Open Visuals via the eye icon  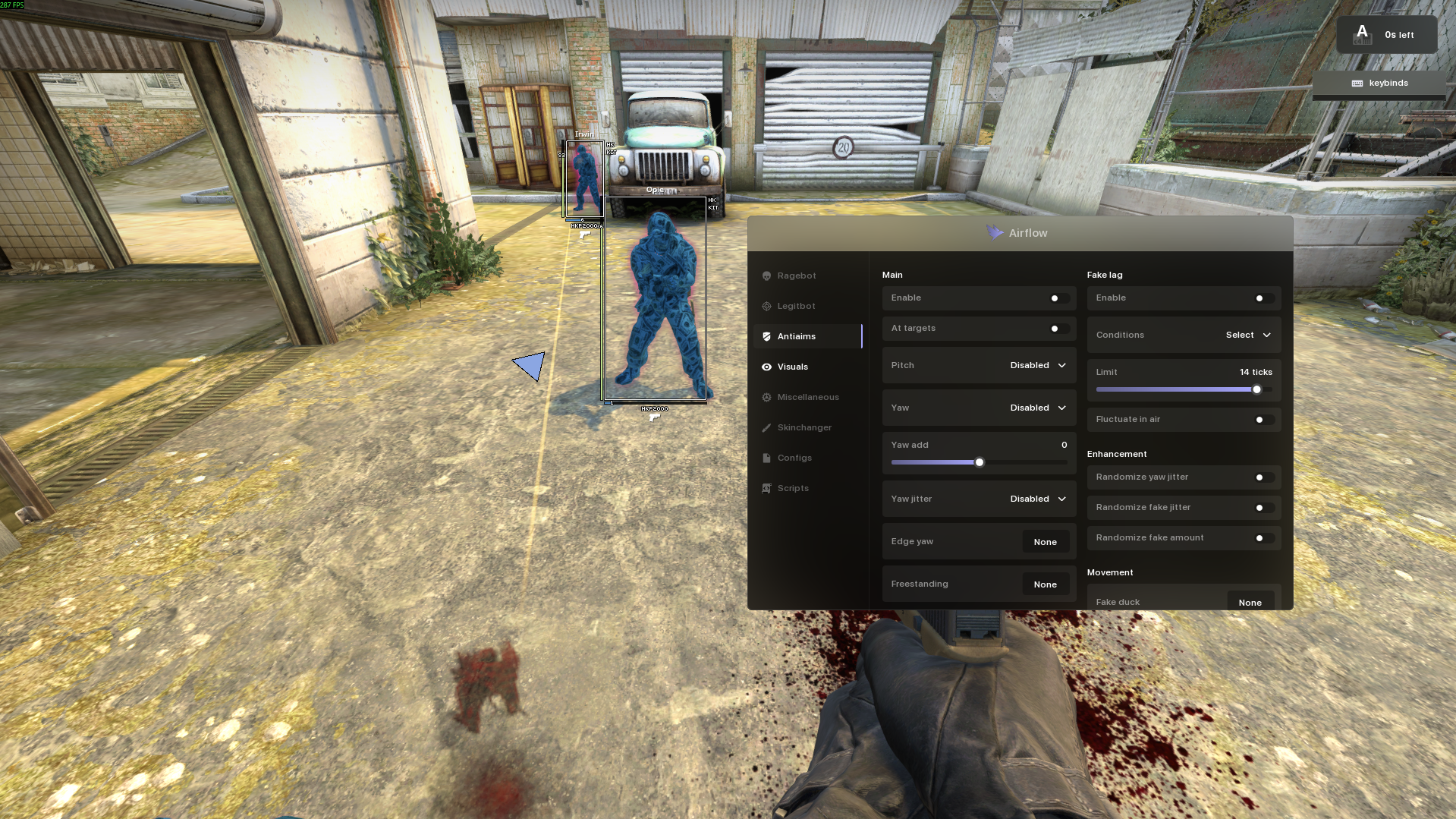point(766,367)
